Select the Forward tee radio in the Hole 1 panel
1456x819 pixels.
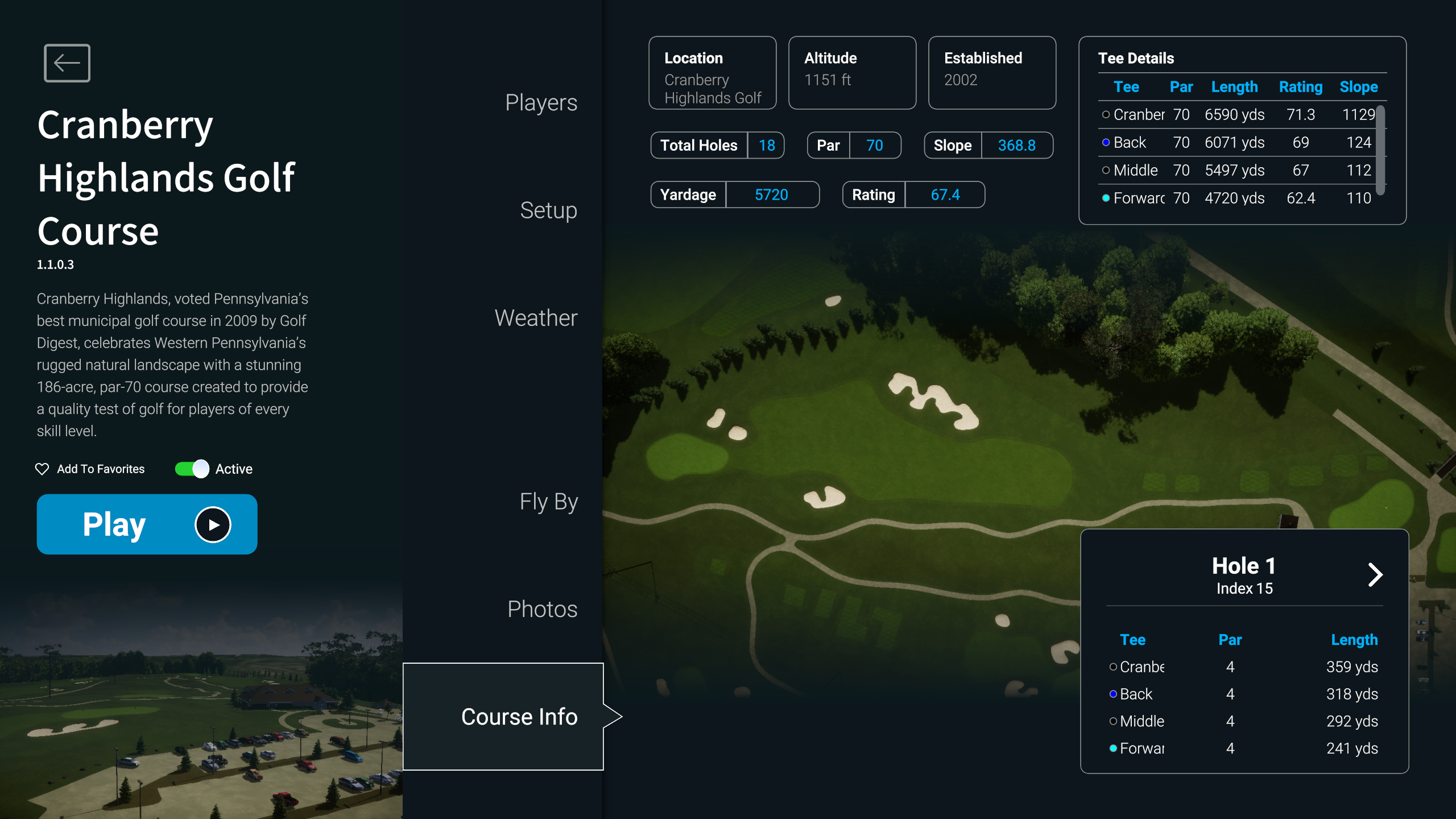point(1113,748)
